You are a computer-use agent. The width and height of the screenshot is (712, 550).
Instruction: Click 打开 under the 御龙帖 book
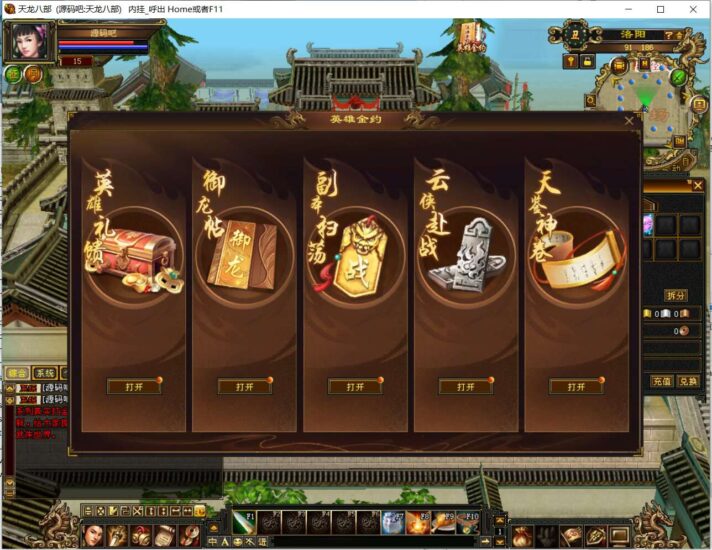(244, 386)
